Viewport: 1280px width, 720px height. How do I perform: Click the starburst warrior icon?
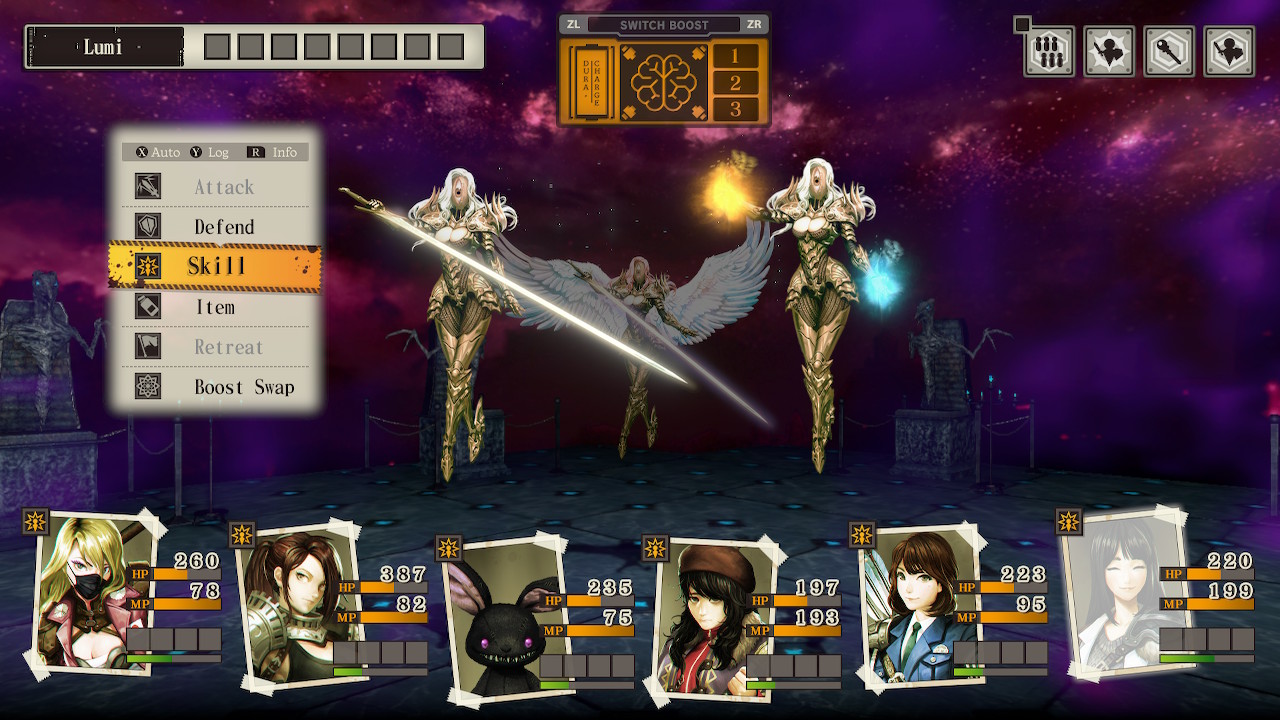[x=1109, y=52]
